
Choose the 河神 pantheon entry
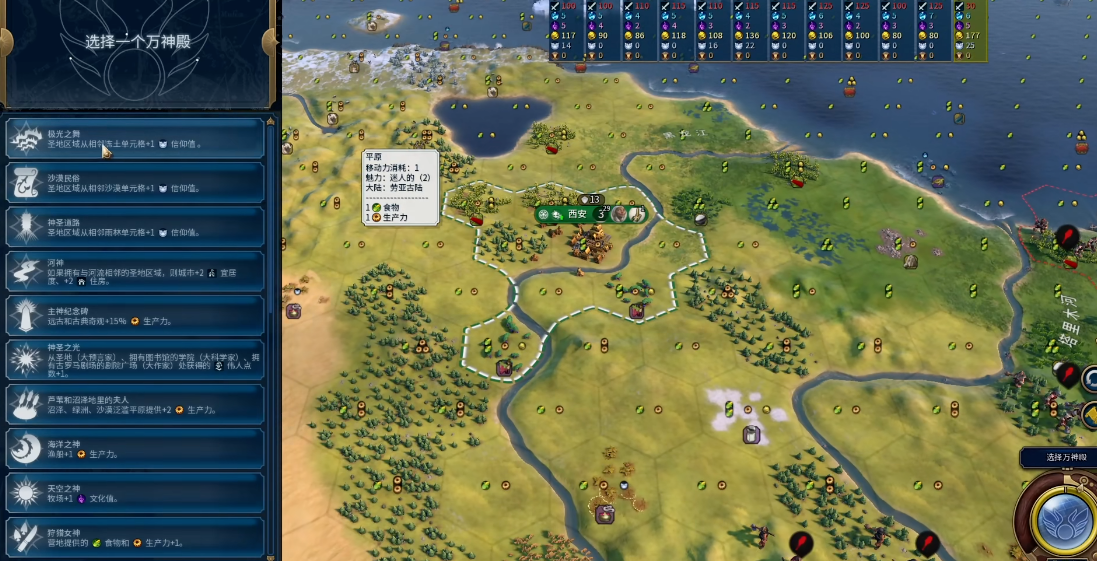[135, 271]
